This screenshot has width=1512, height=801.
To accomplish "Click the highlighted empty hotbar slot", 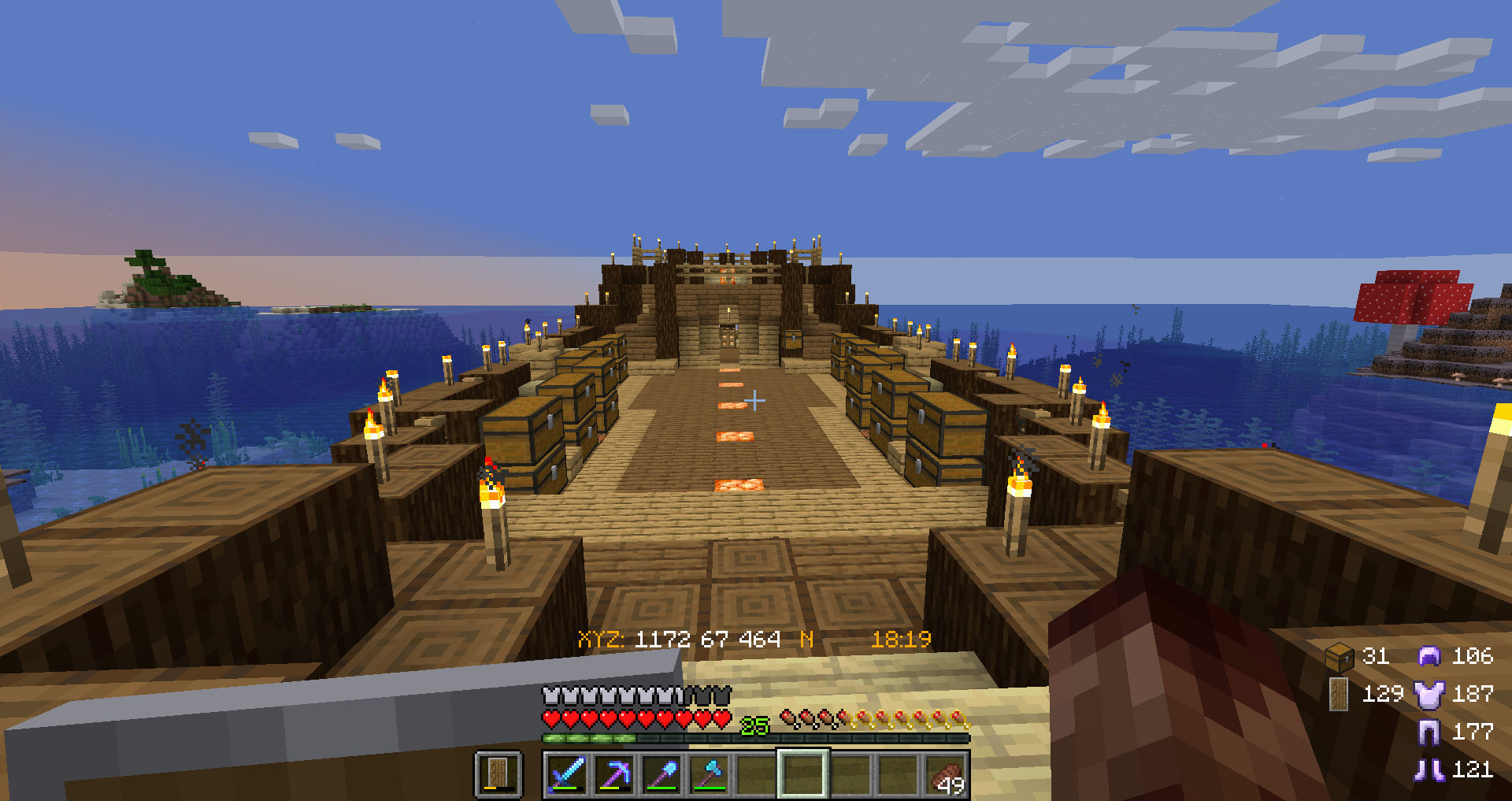I will coord(802,773).
